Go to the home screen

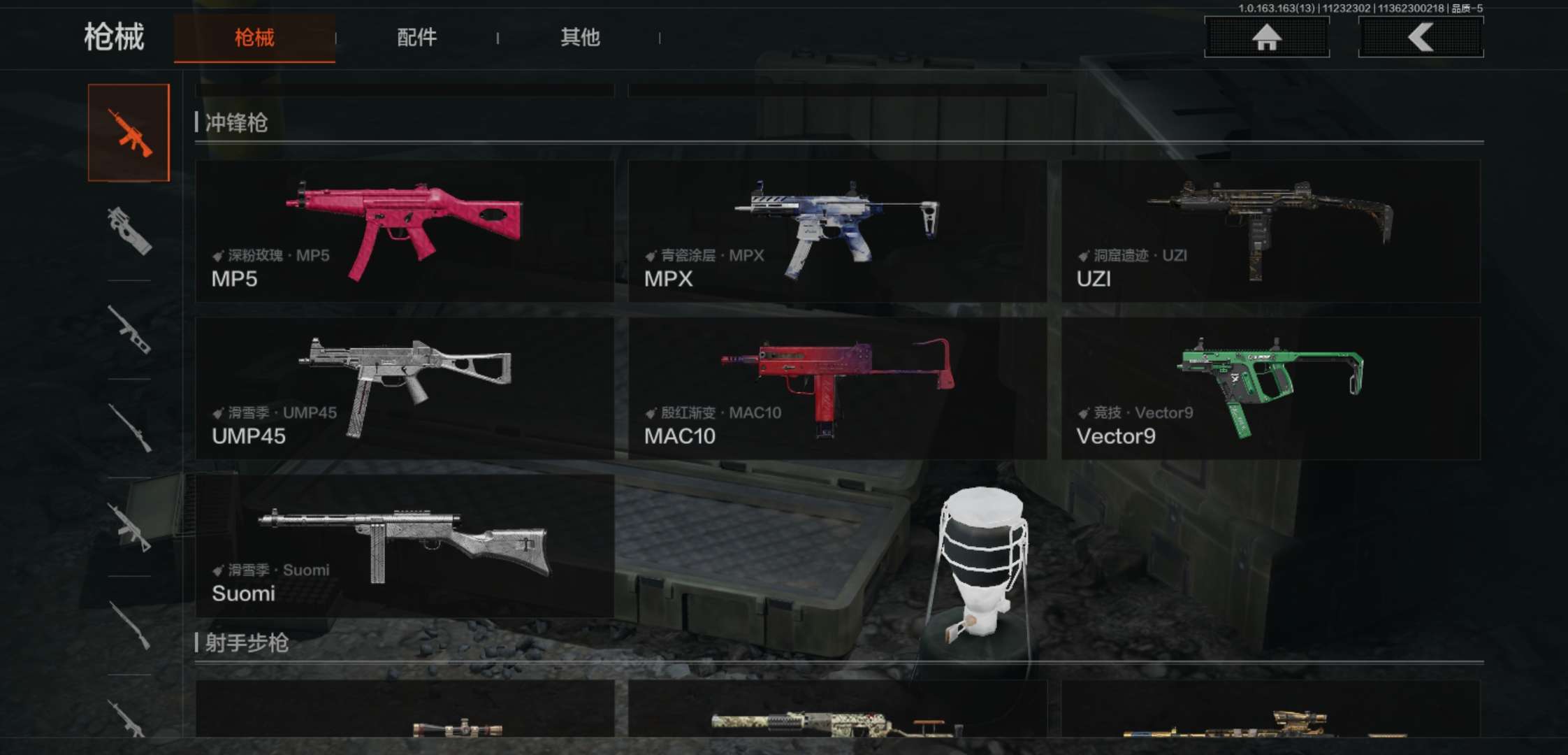(1266, 37)
